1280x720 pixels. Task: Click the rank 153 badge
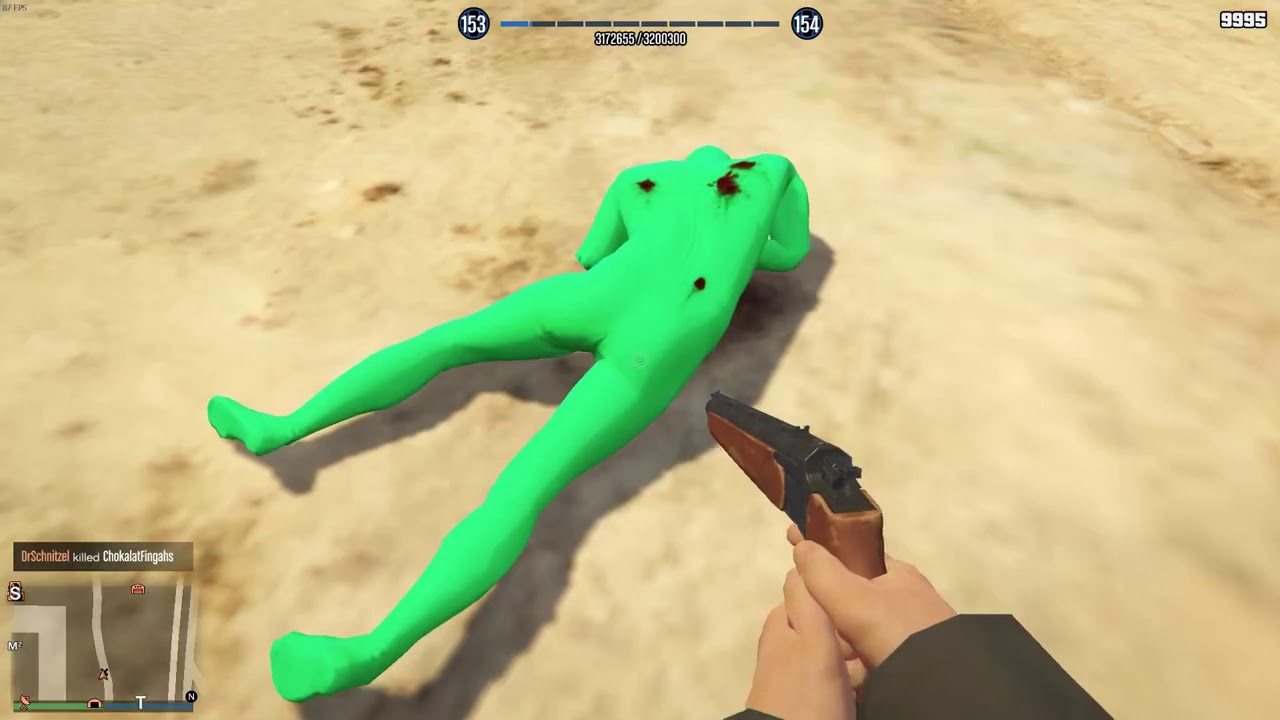click(473, 24)
